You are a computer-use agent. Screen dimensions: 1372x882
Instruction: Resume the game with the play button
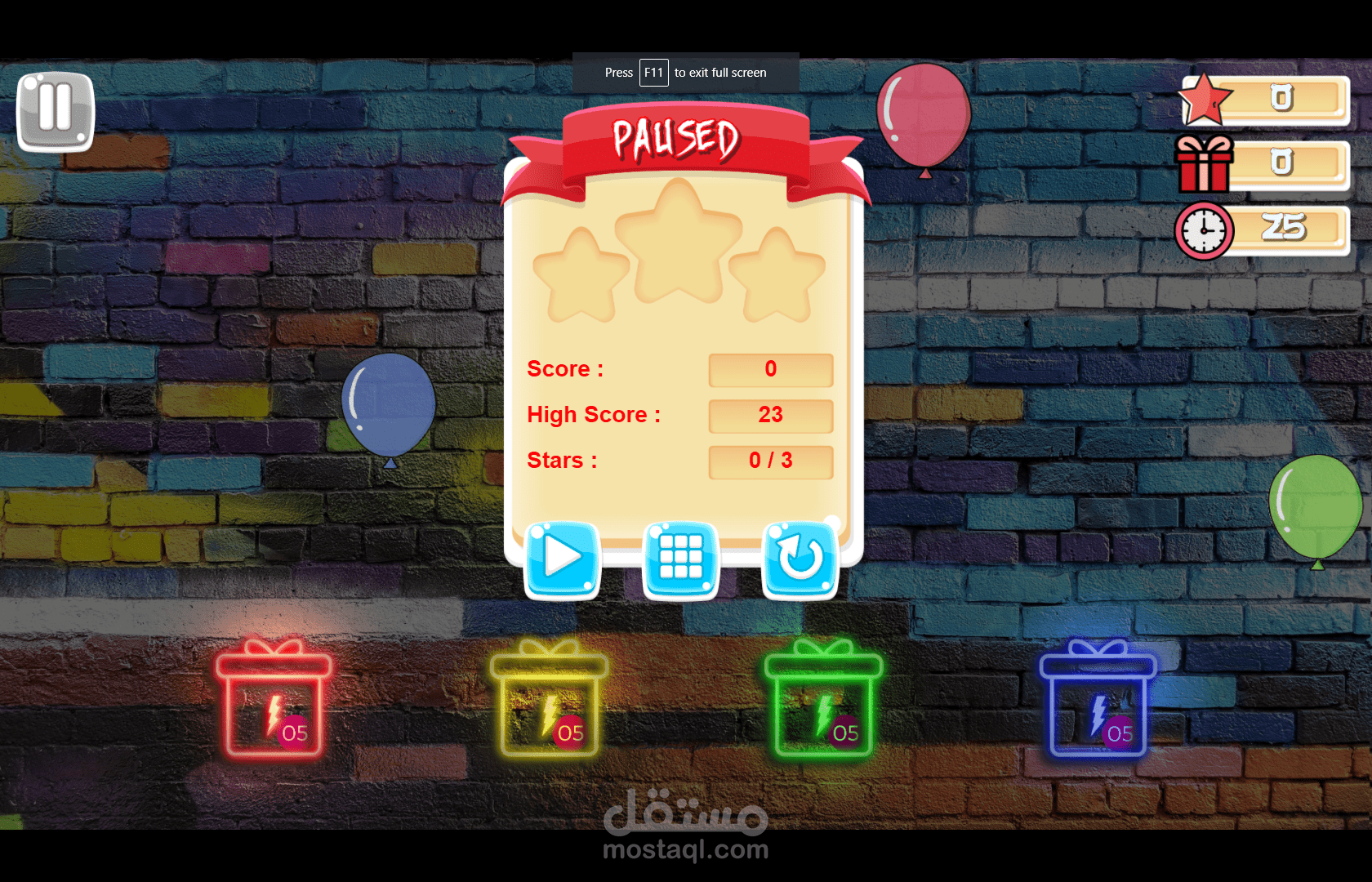point(561,559)
